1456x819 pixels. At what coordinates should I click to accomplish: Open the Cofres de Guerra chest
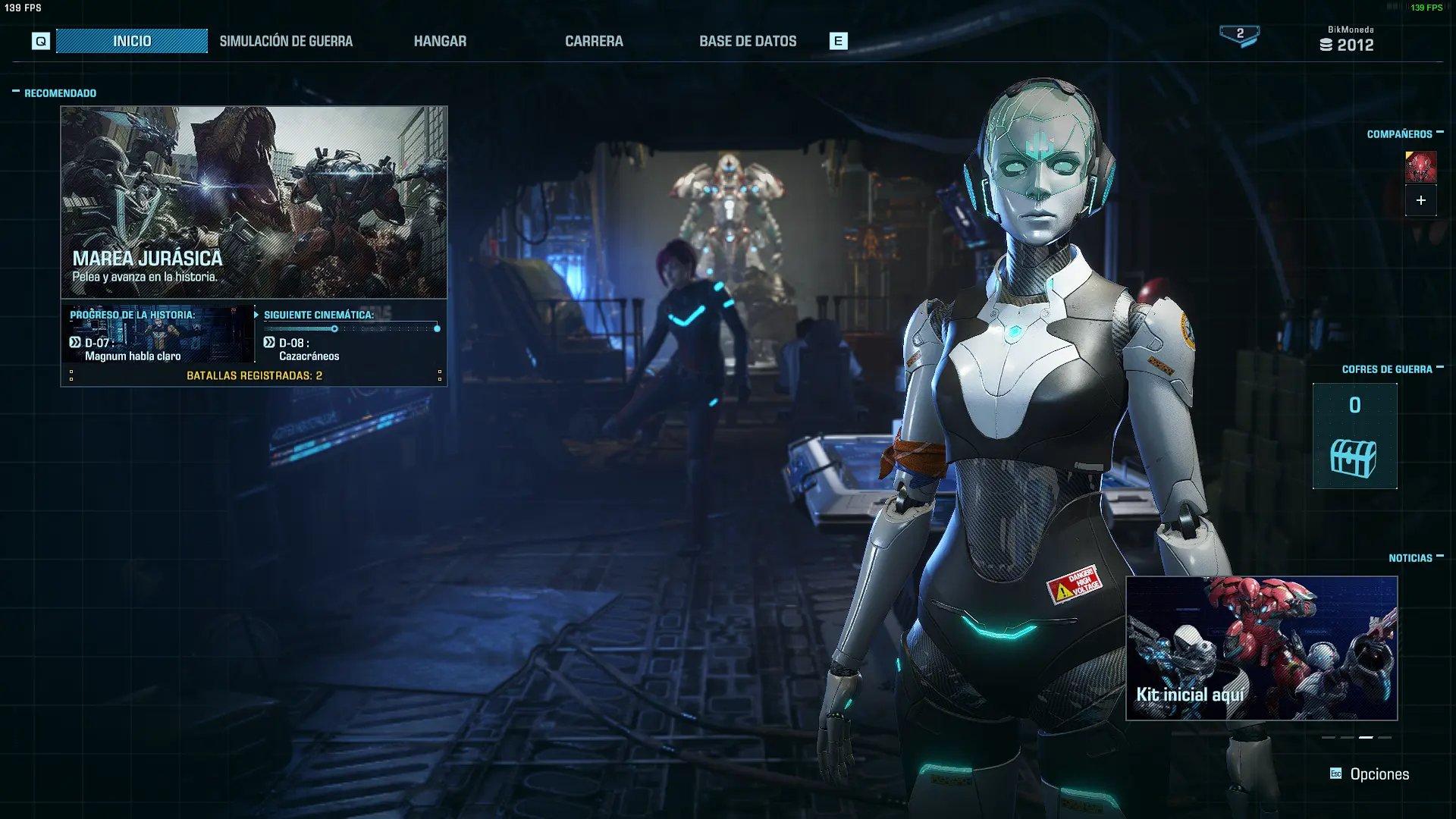1354,437
